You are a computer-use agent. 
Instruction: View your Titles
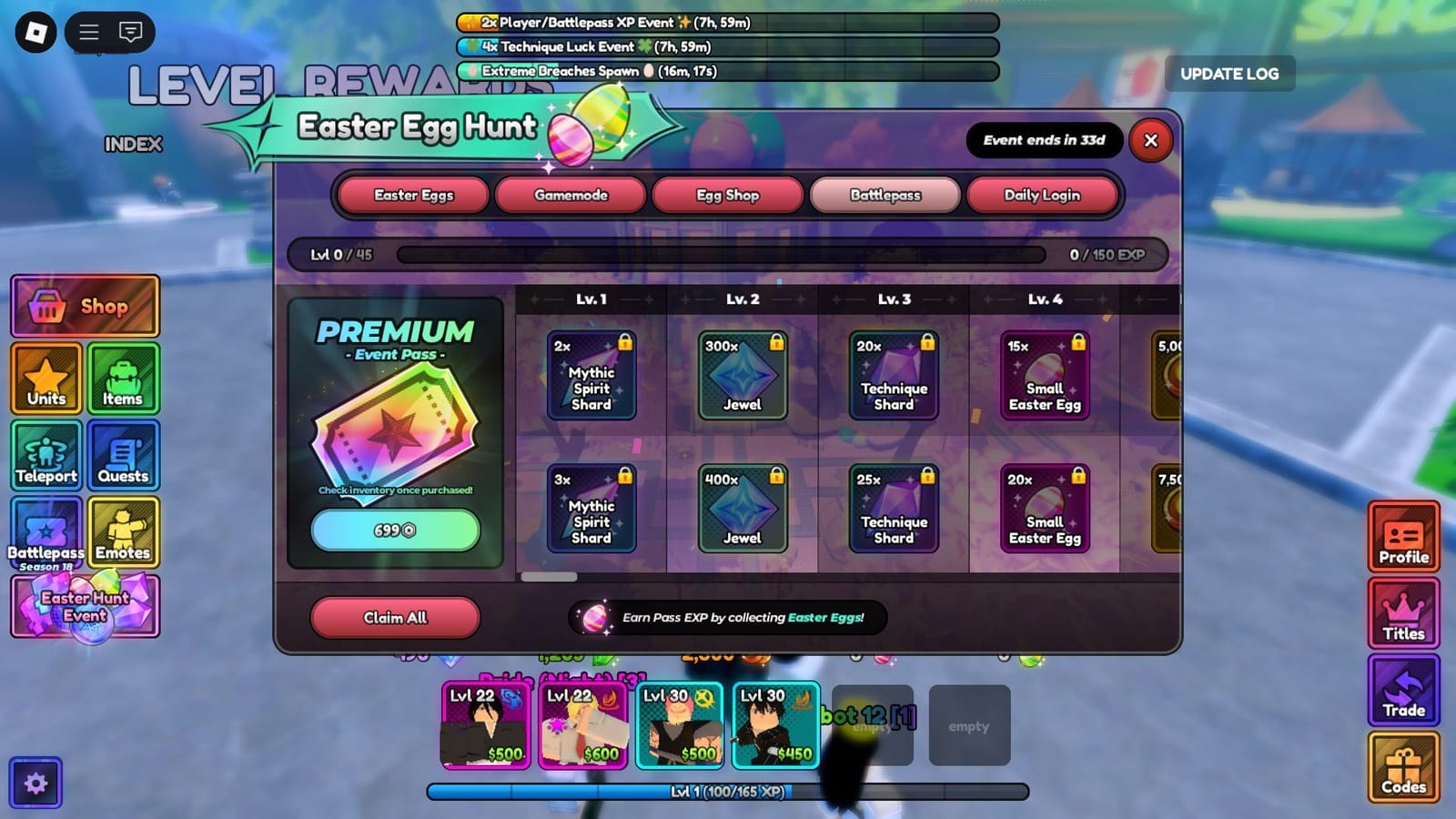coord(1403,614)
